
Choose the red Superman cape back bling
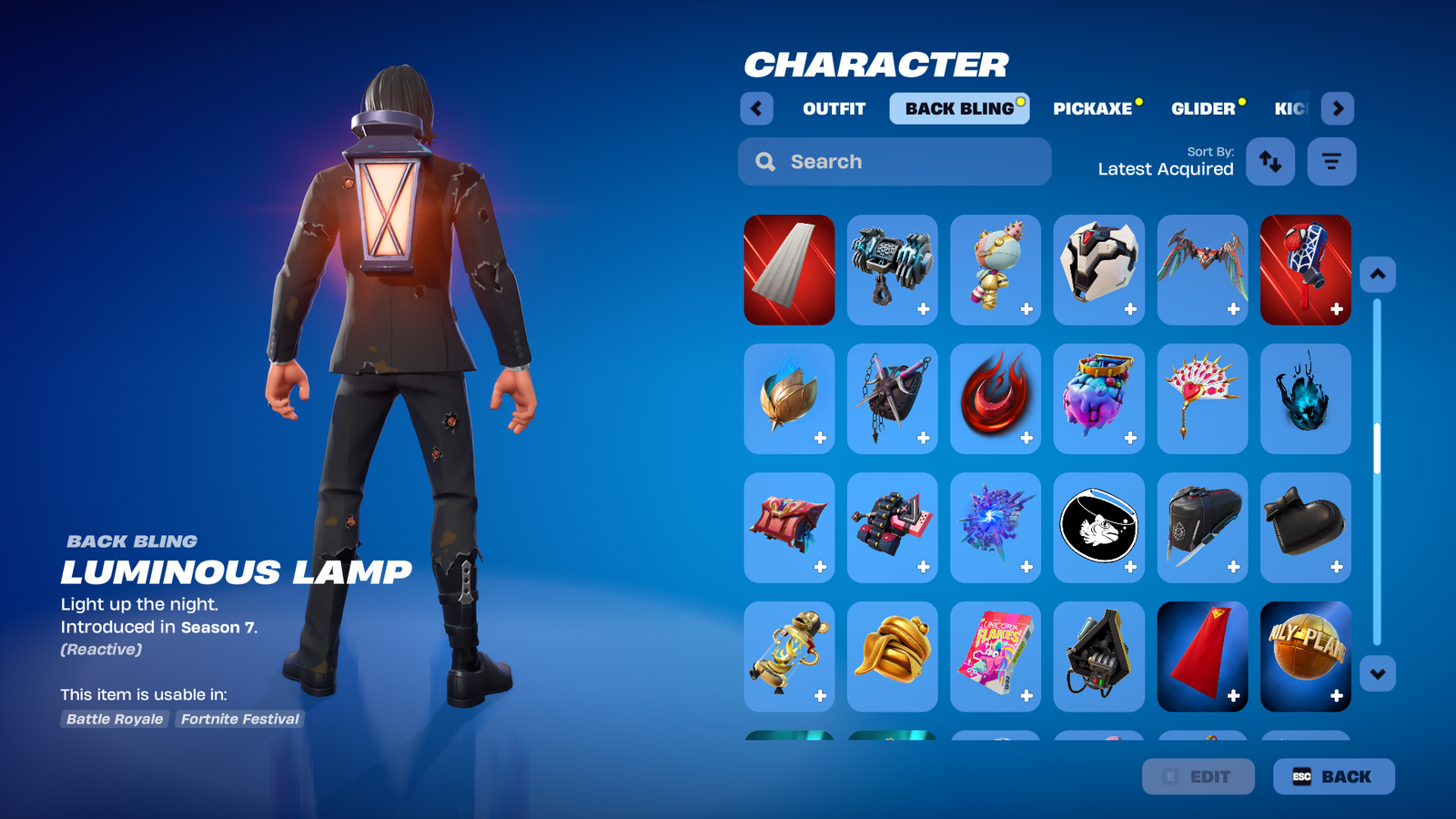1202,656
